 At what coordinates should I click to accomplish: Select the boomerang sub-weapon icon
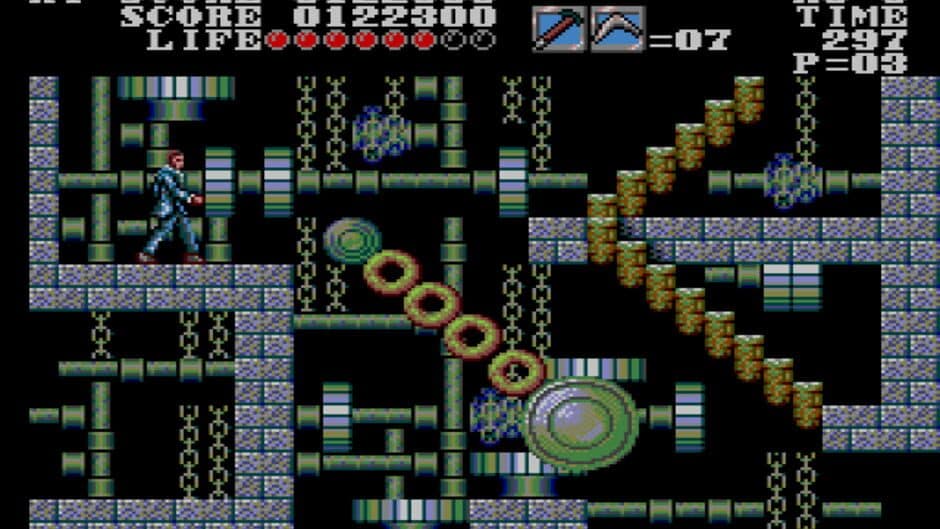(618, 30)
